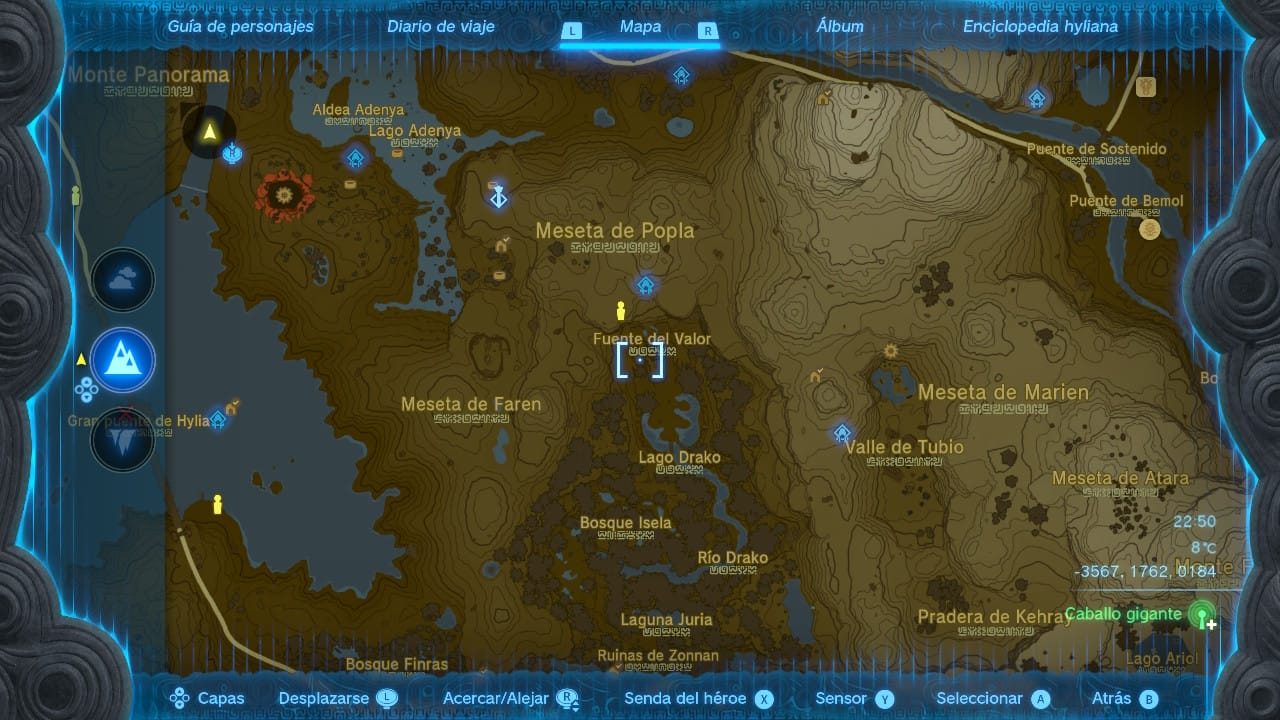Viewport: 1280px width, 720px height.
Task: Show the sky layer with the cloud icon
Action: point(123,281)
